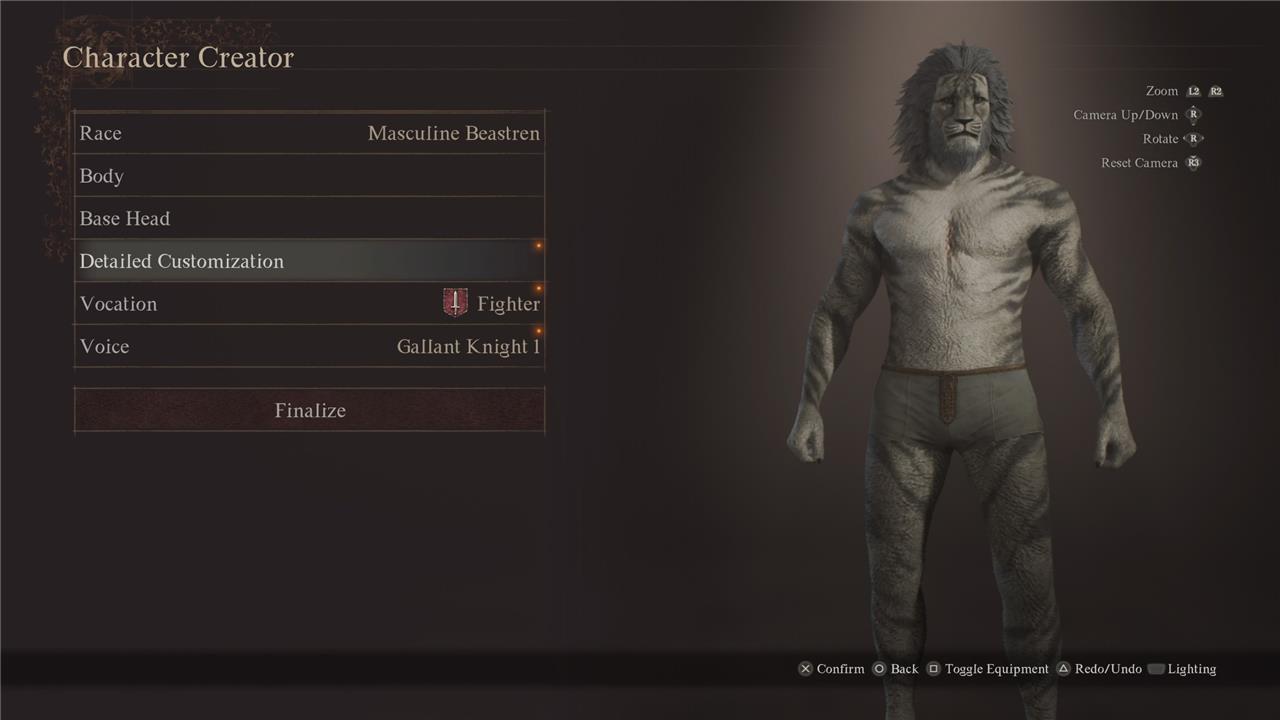The height and width of the screenshot is (720, 1280).
Task: Open the Race row set to Masculine Beastren
Action: [310, 134]
